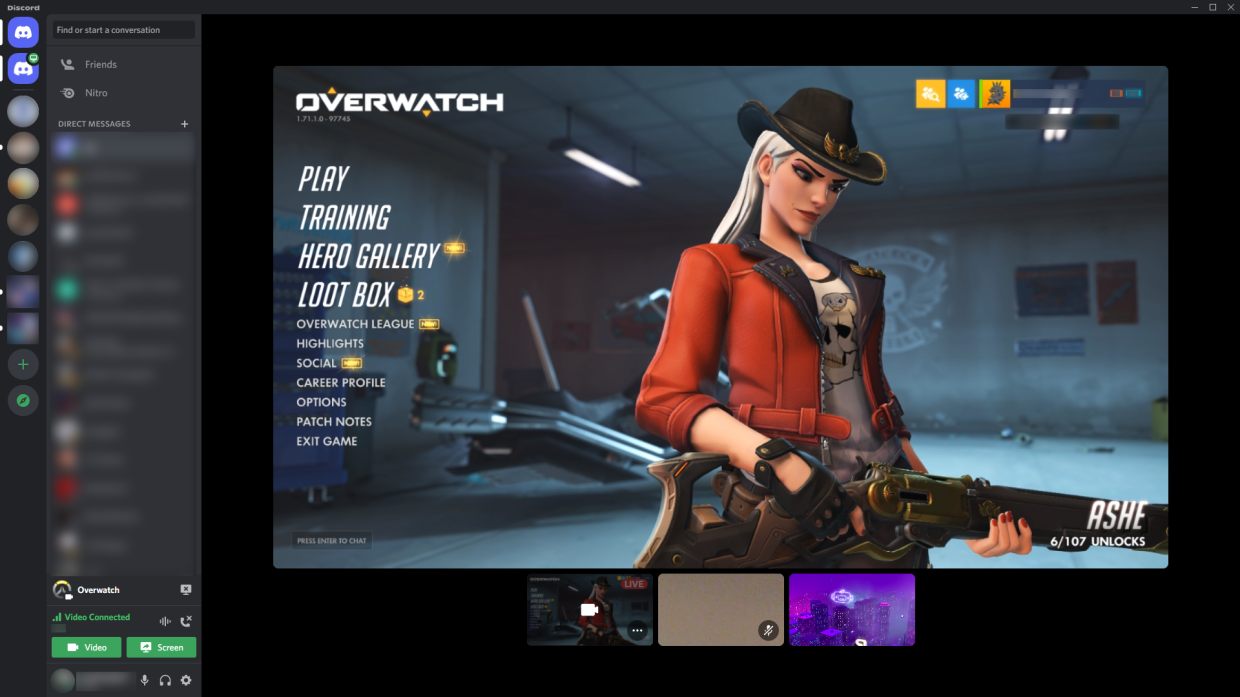The height and width of the screenshot is (697, 1240).
Task: Click the orange group icon top right
Action: [930, 94]
